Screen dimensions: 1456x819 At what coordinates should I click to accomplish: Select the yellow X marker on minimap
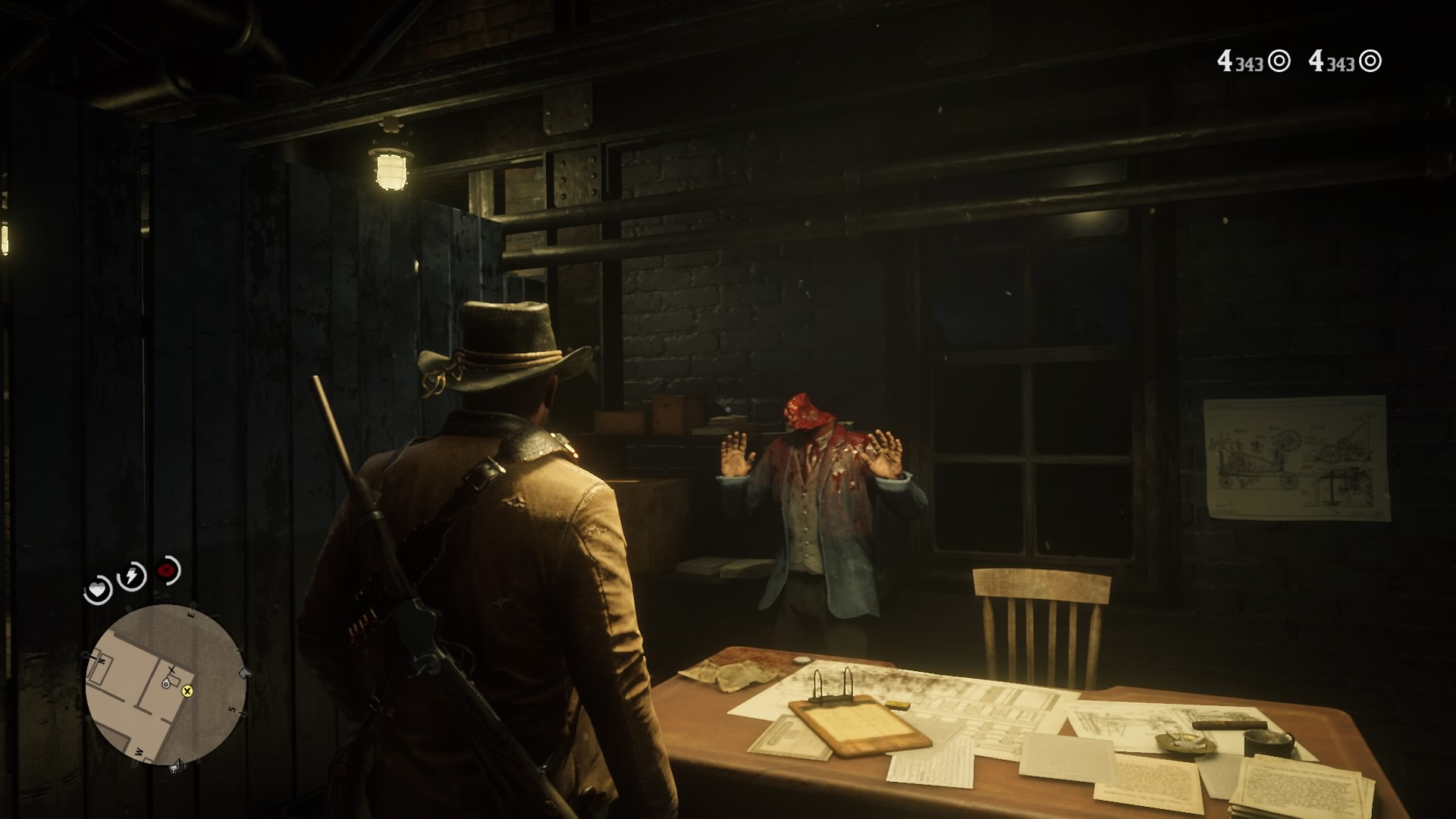(187, 691)
